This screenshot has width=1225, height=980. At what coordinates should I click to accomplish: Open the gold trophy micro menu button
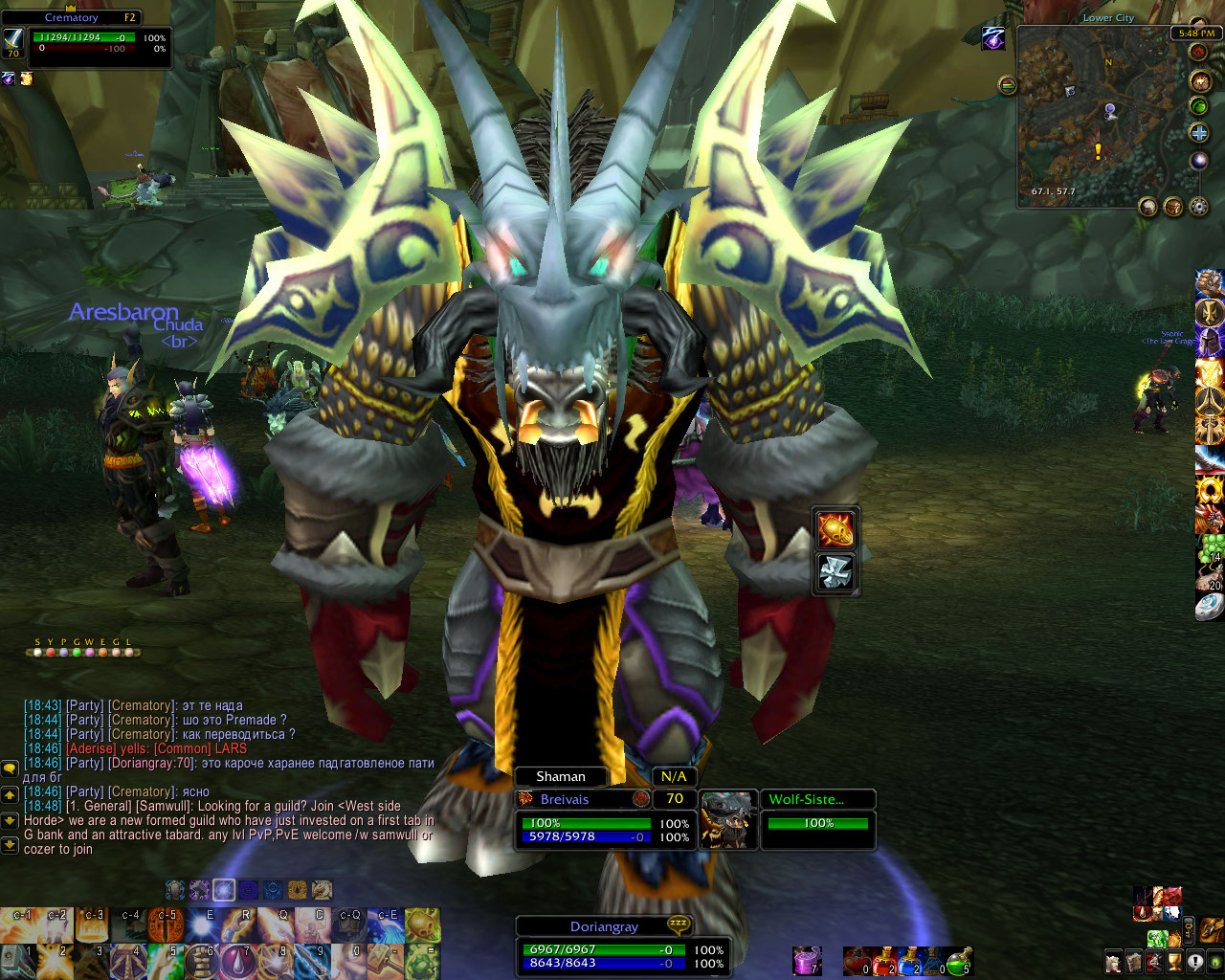coord(1175,961)
